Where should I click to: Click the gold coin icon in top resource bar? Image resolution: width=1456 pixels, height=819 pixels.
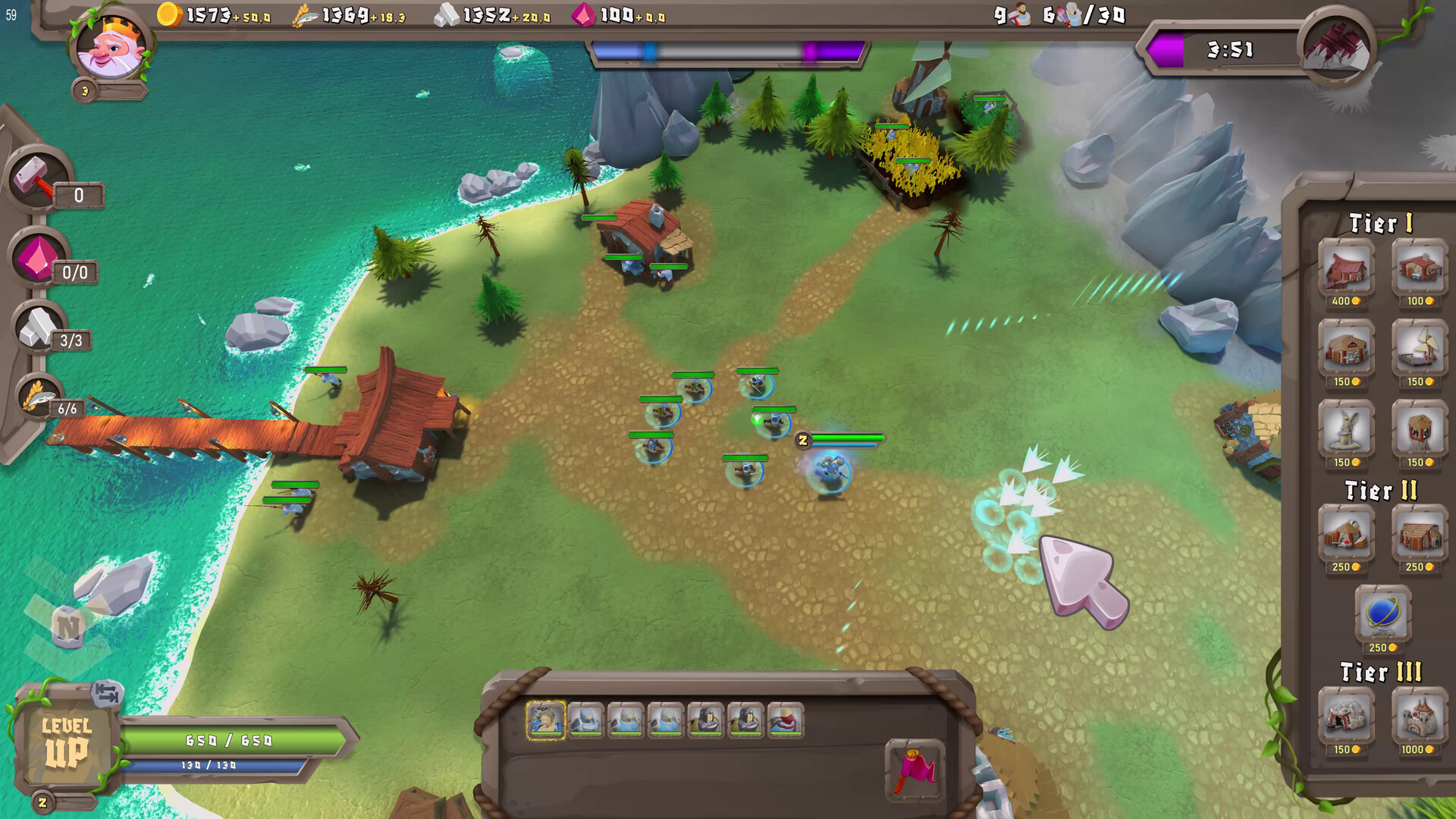coord(170,13)
